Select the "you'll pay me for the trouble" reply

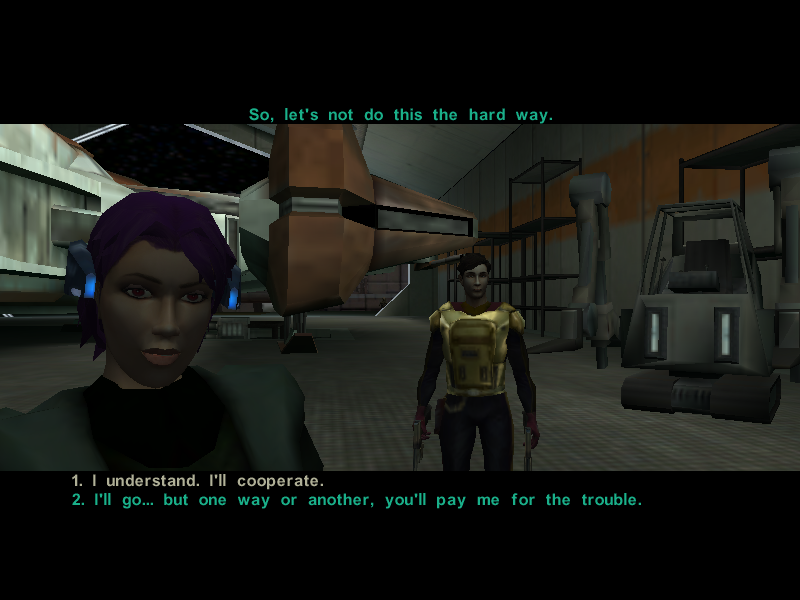pos(356,500)
